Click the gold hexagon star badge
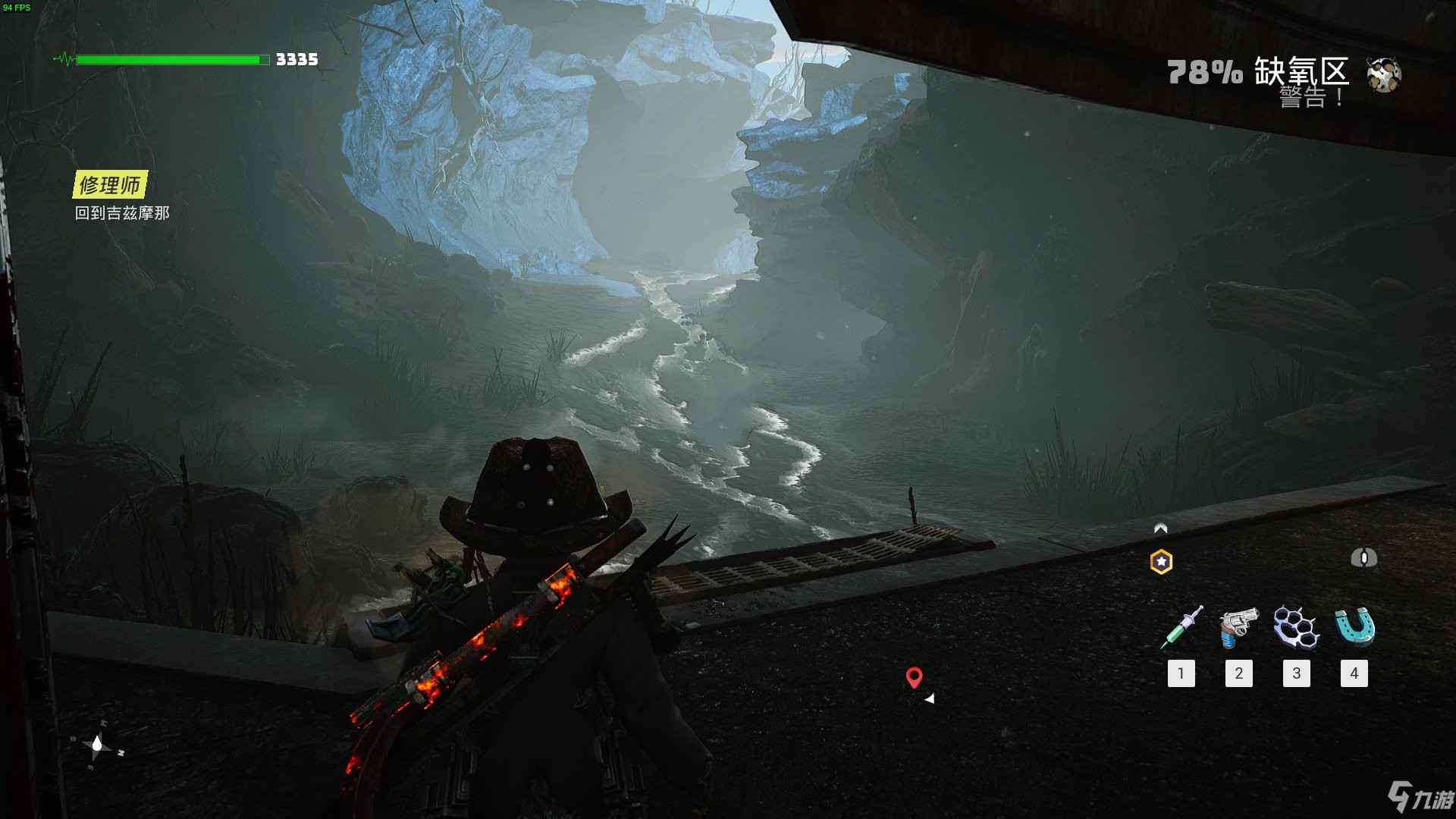 tap(1161, 562)
